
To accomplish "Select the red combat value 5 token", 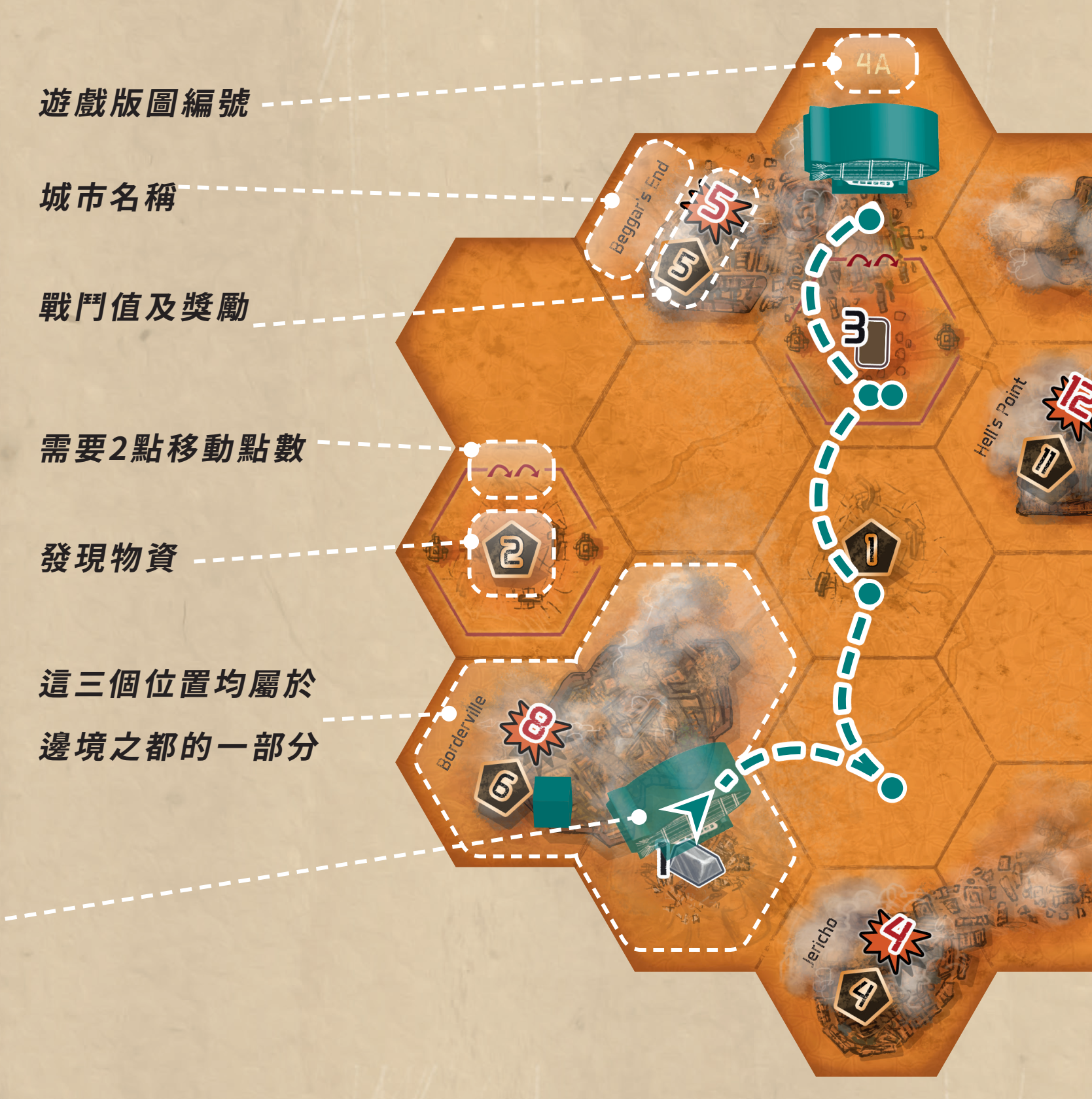I will (716, 207).
